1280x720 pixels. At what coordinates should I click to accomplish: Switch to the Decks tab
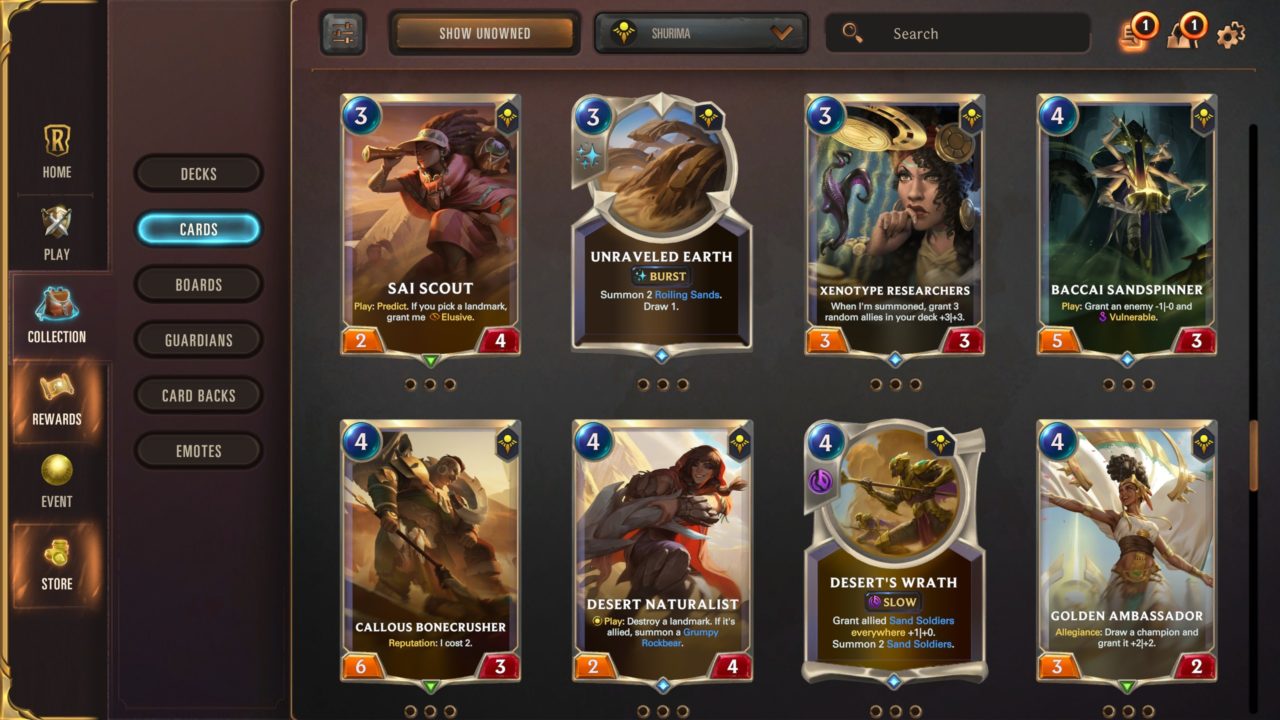[x=198, y=174]
